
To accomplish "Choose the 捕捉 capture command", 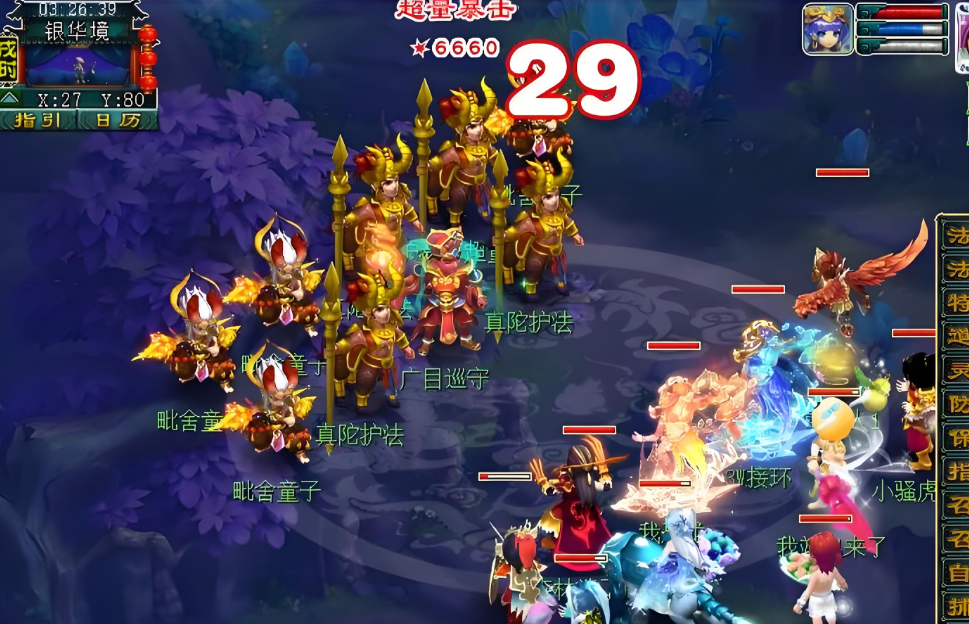I will click(x=957, y=606).
